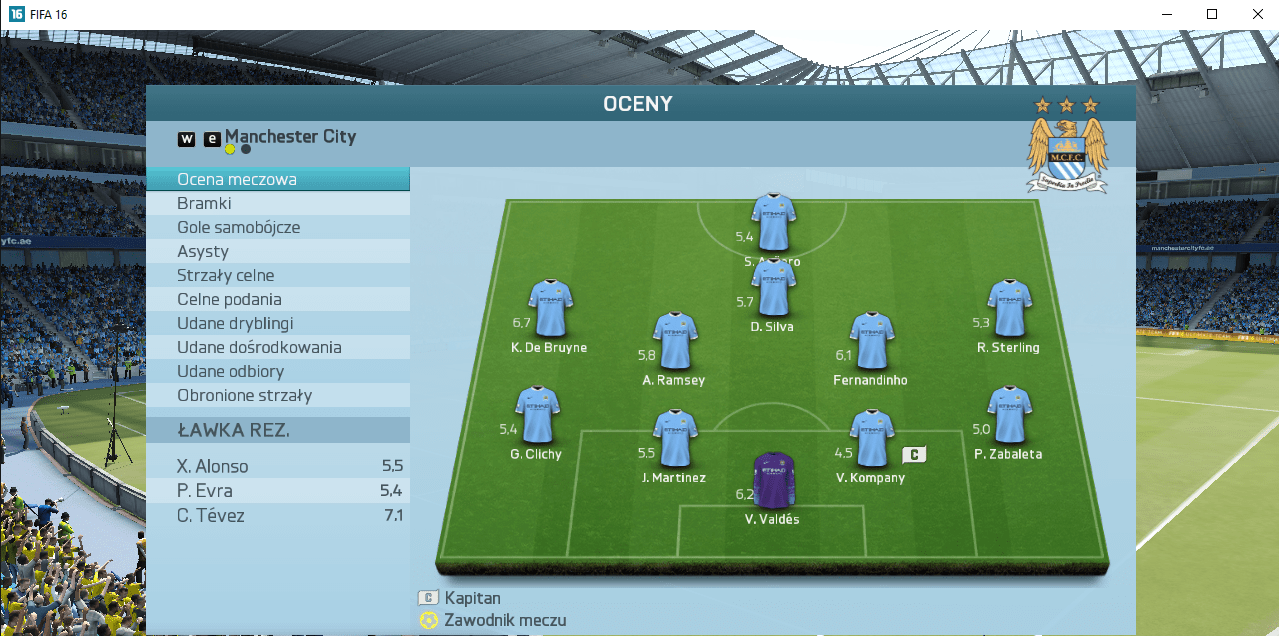Select Fernandinho's shirt on the pitch
Screen dimensions: 1279x636
(871, 341)
